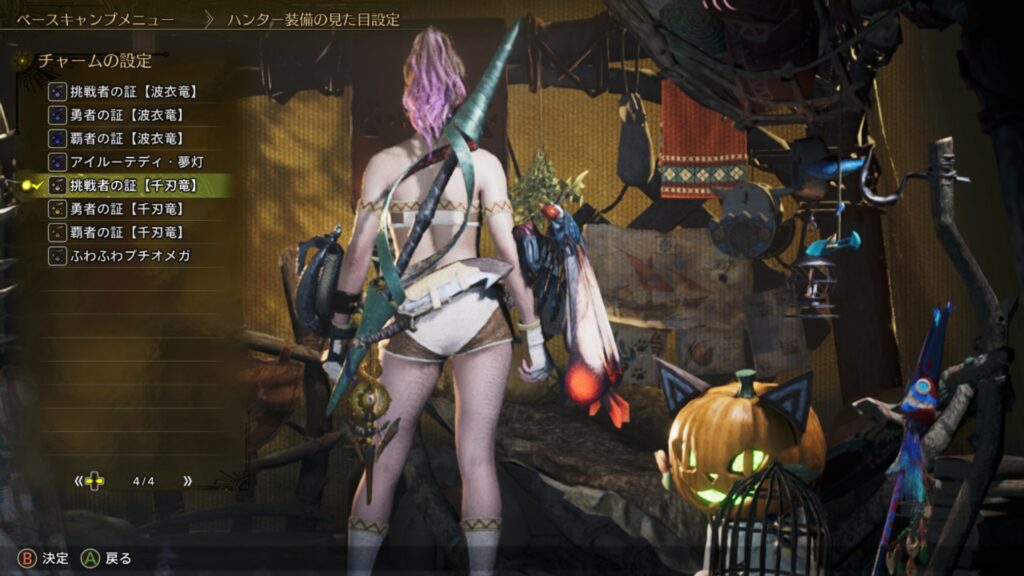
Task: Click the next page double-arrow
Action: tap(187, 481)
